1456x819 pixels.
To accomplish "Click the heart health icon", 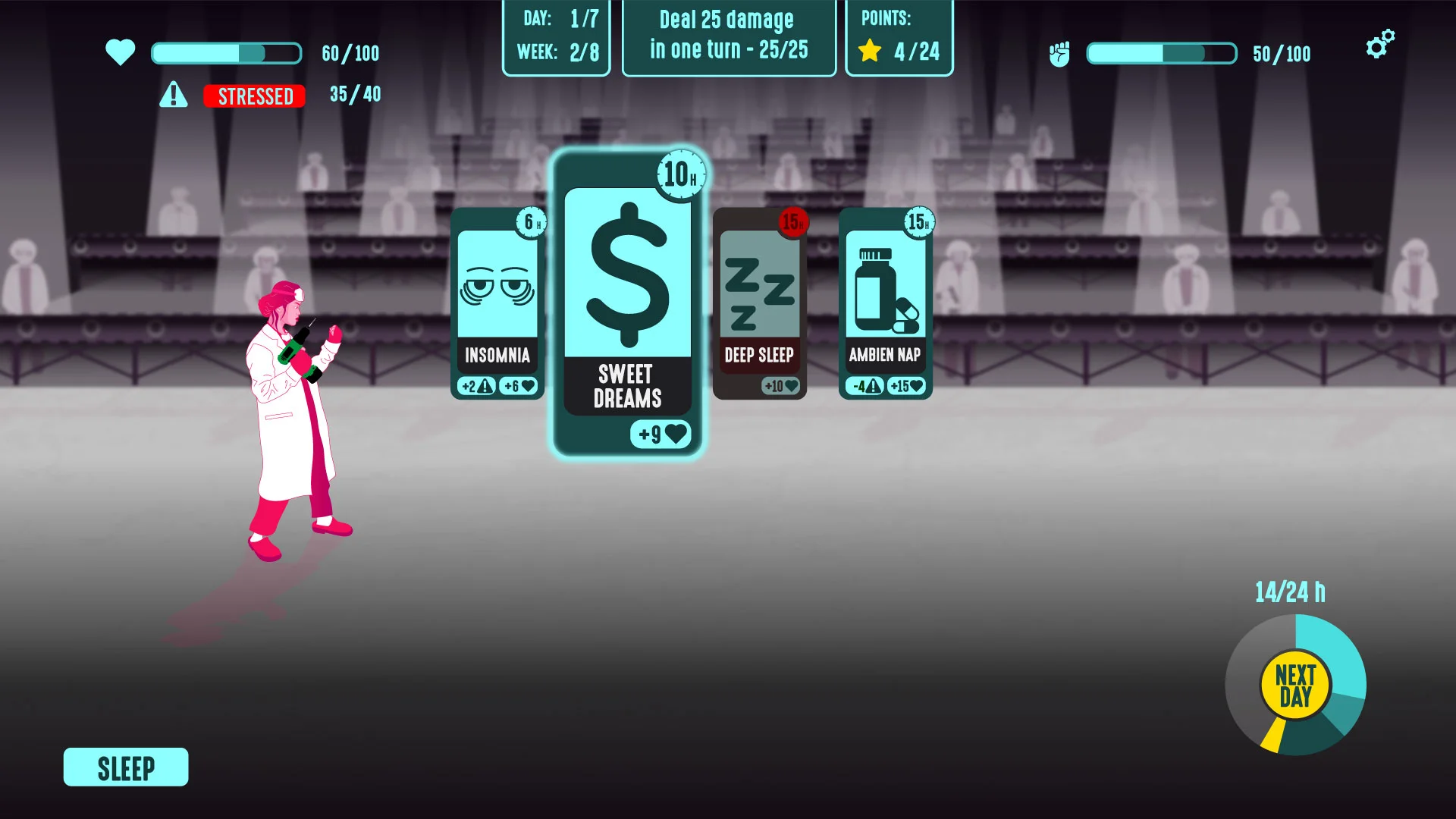I will pos(121,53).
